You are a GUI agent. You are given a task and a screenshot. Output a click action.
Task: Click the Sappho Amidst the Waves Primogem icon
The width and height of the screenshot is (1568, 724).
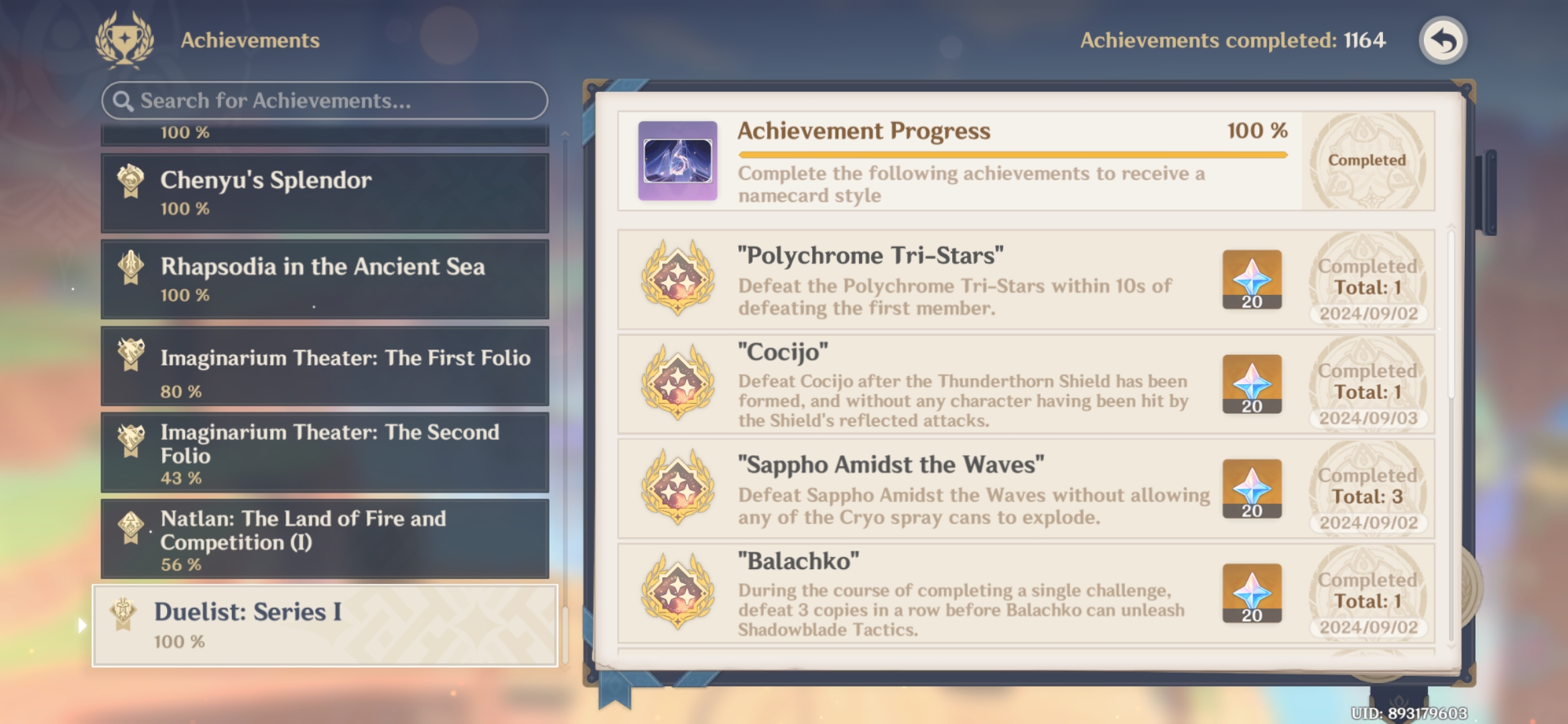point(1250,489)
